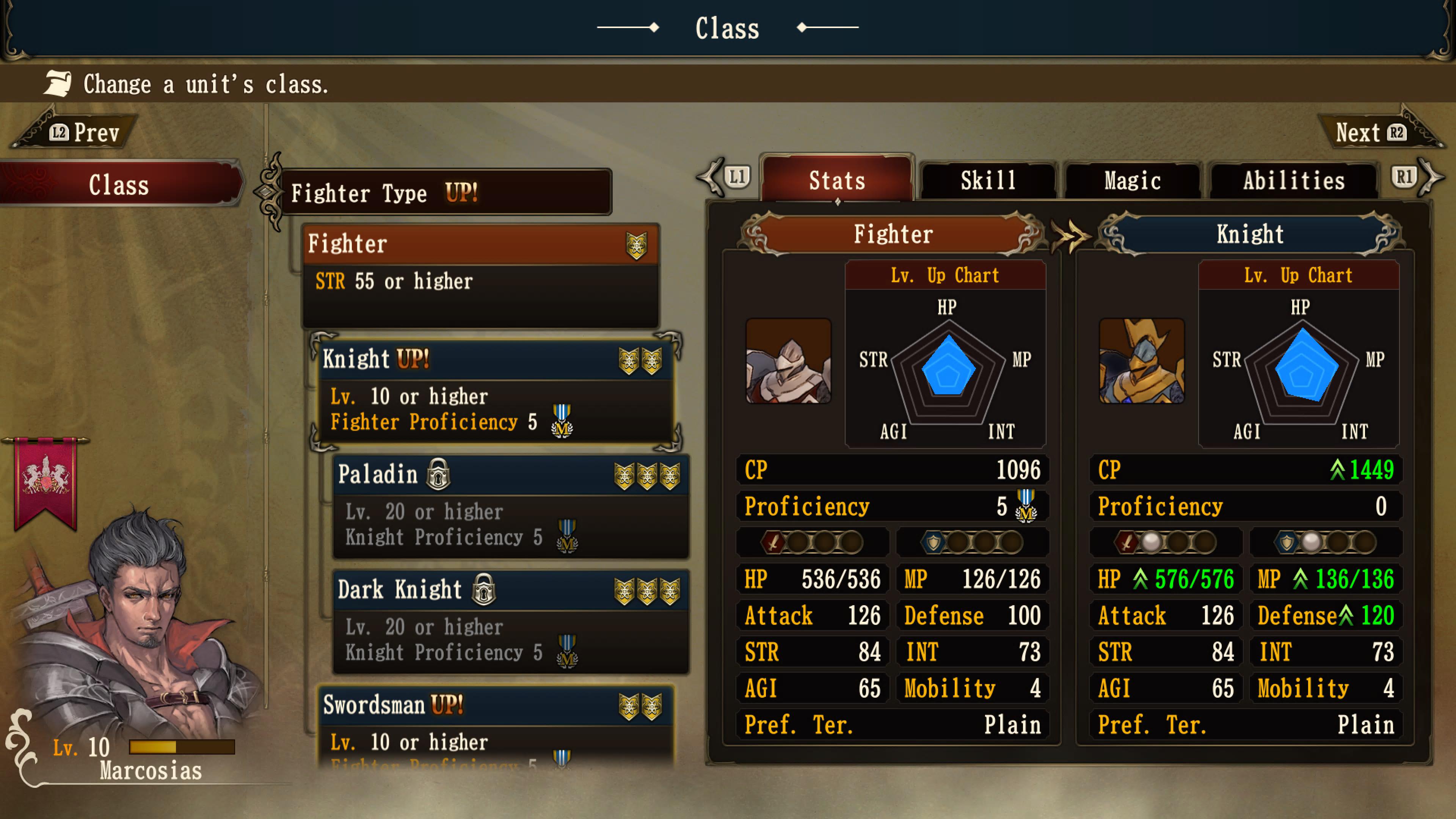Image resolution: width=1456 pixels, height=819 pixels.
Task: Click the Knight class portrait thumbnail
Action: click(x=1141, y=361)
